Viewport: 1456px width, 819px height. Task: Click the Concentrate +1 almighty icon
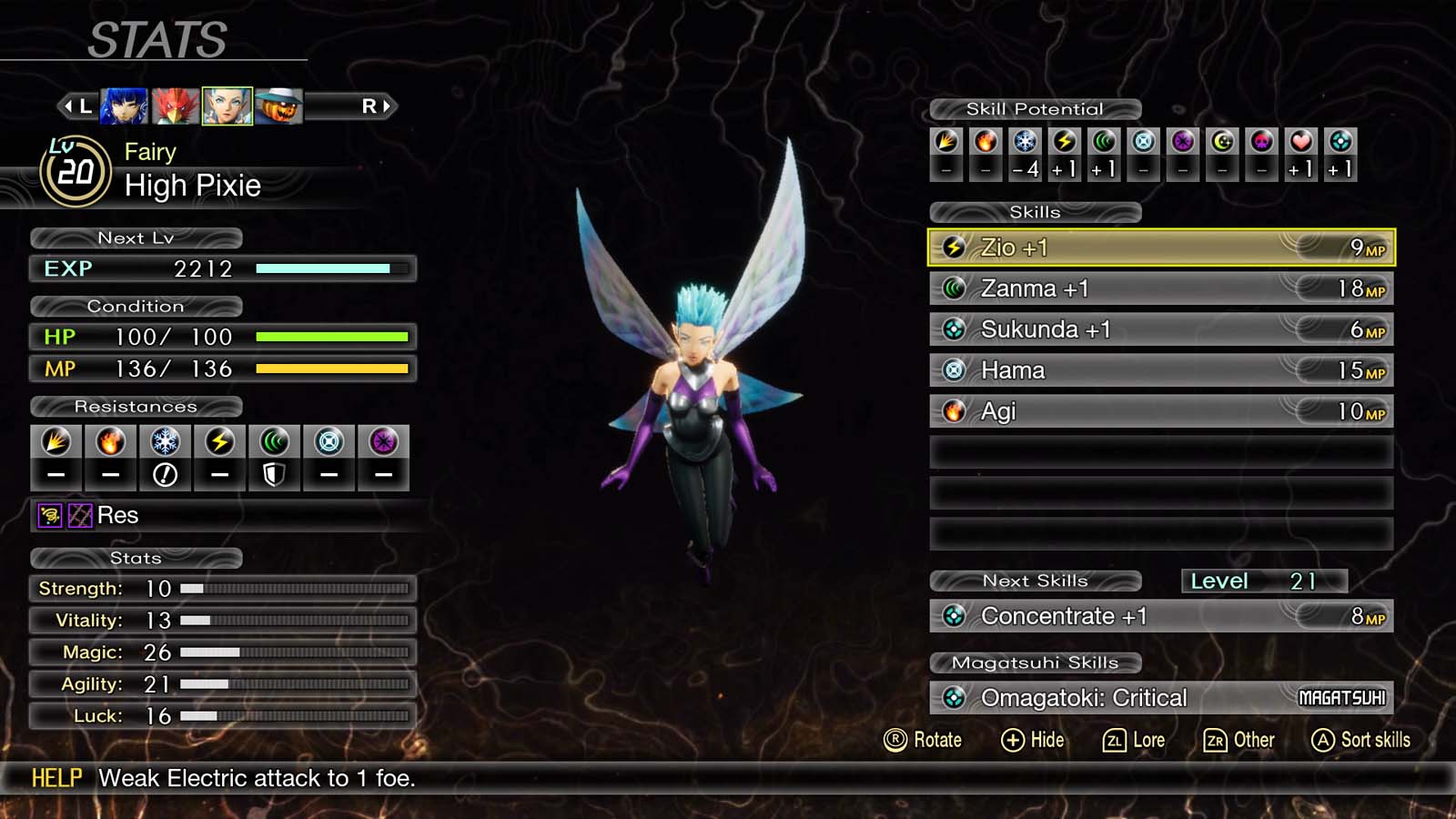click(954, 616)
